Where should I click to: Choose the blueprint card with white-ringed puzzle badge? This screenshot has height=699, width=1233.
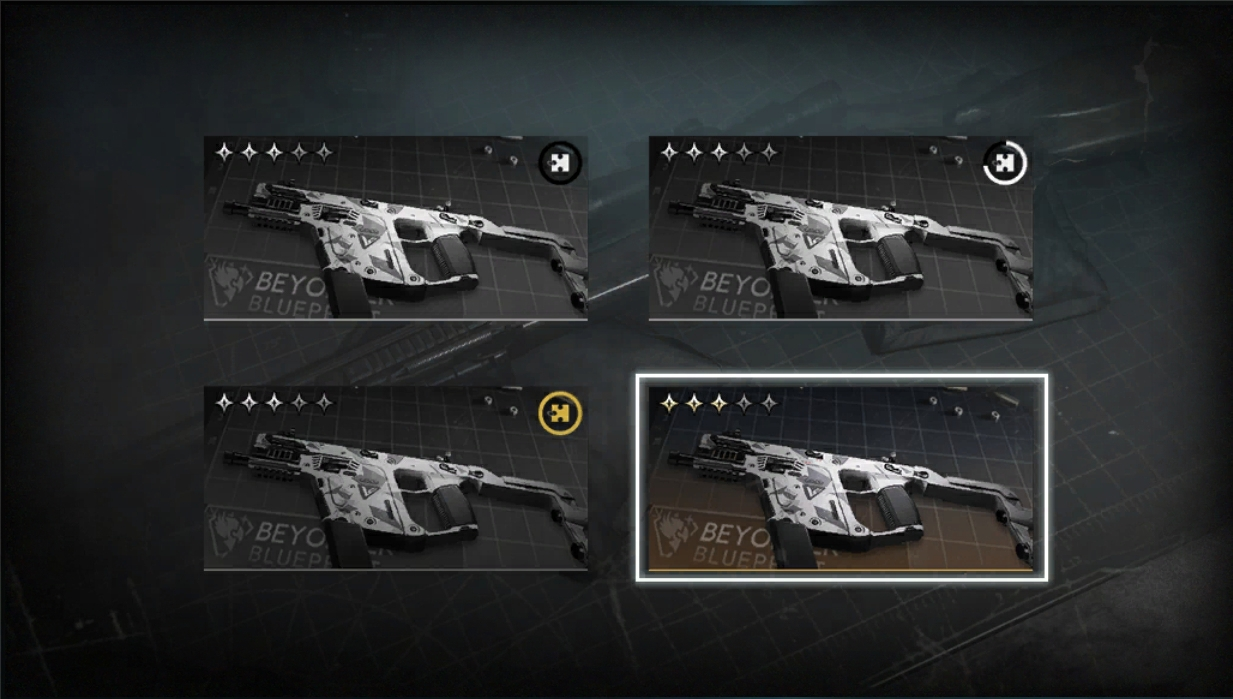(840, 228)
